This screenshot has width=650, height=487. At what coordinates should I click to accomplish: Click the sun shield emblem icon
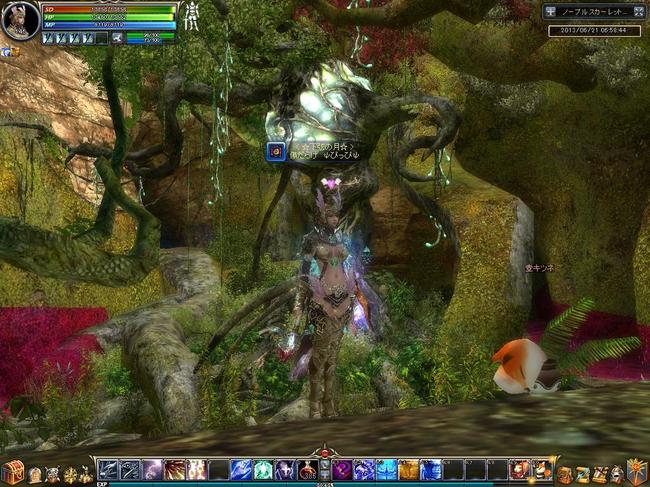point(636,471)
